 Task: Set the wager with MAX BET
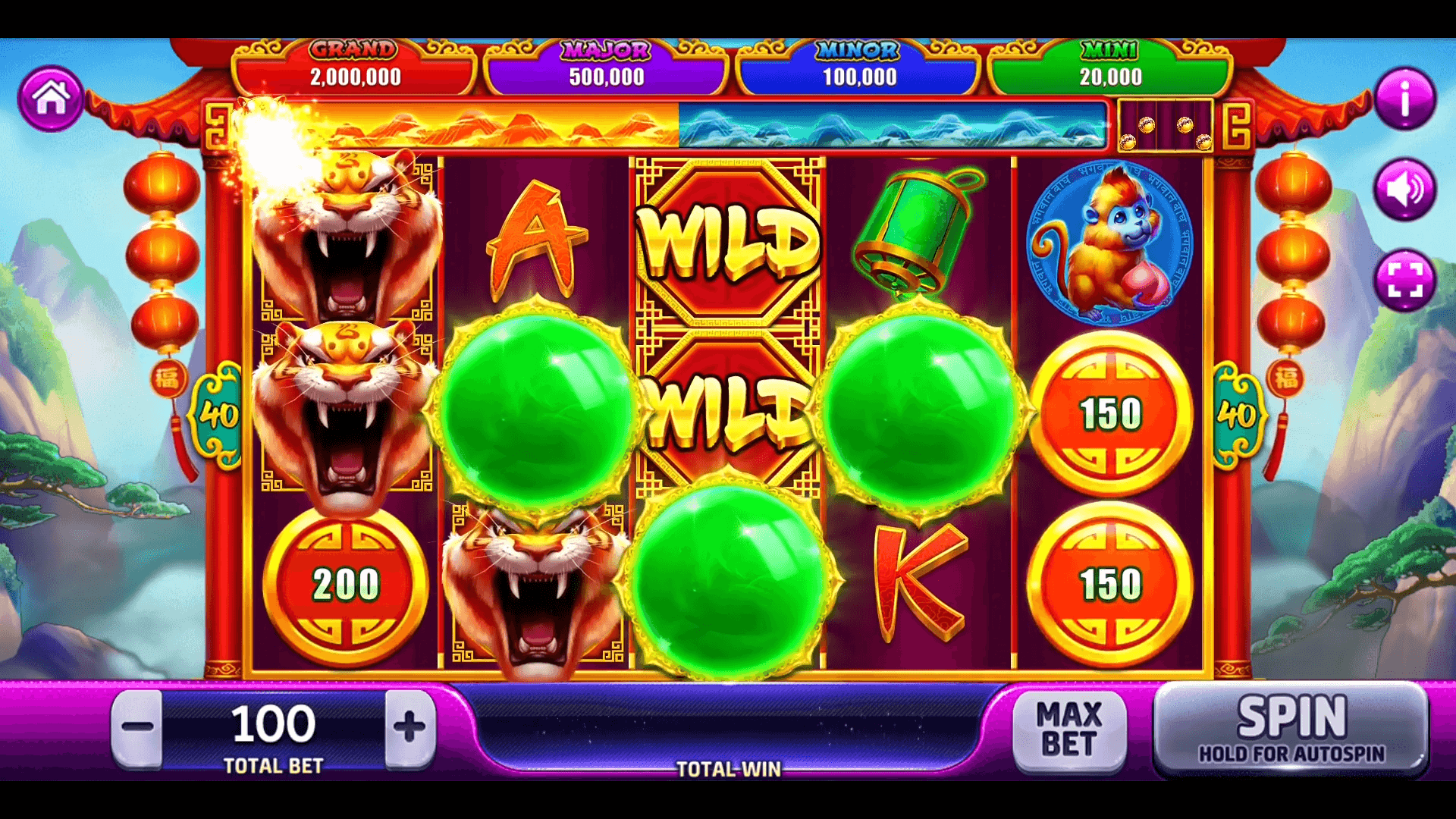[x=1069, y=729]
